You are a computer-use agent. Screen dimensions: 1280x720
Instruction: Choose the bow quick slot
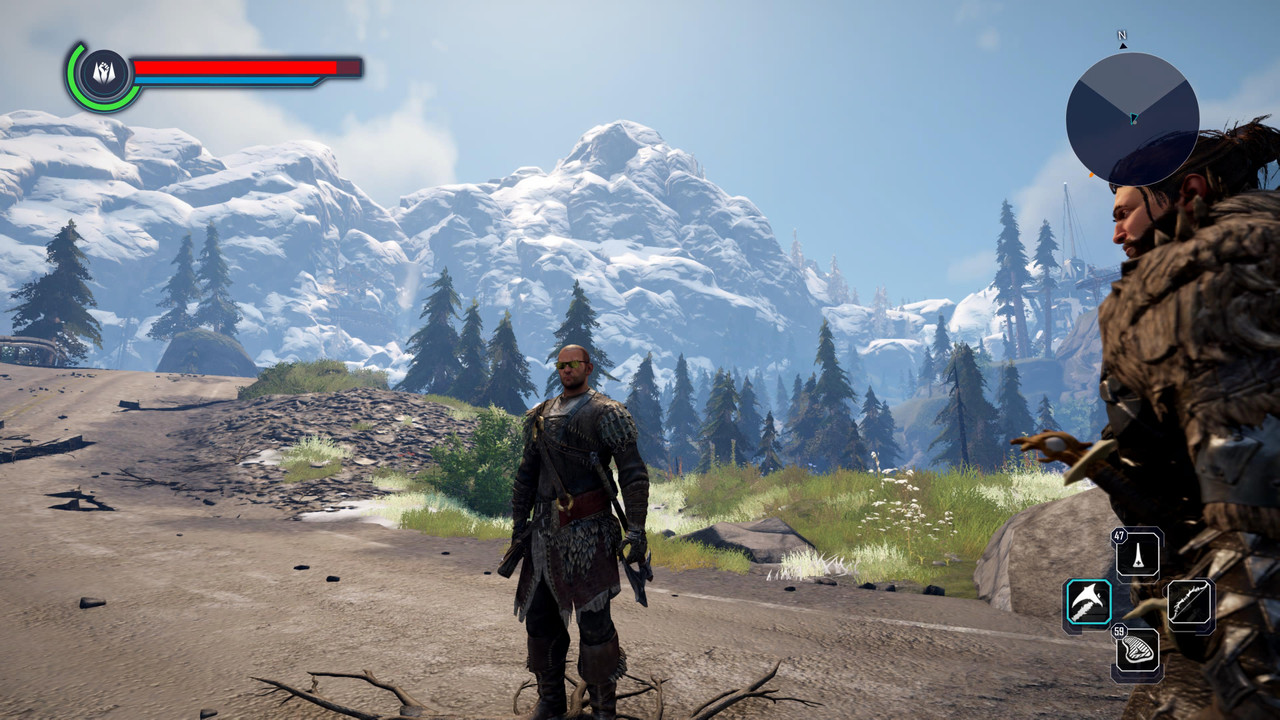(x=1190, y=603)
